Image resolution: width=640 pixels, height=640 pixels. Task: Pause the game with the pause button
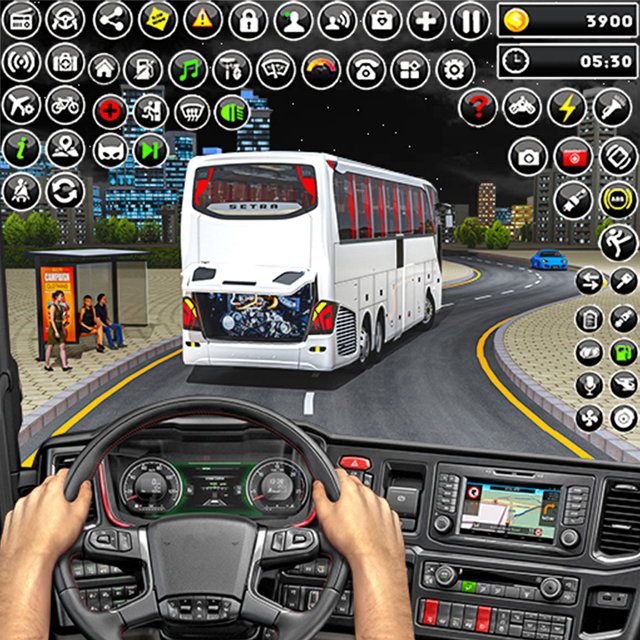pyautogui.click(x=470, y=19)
